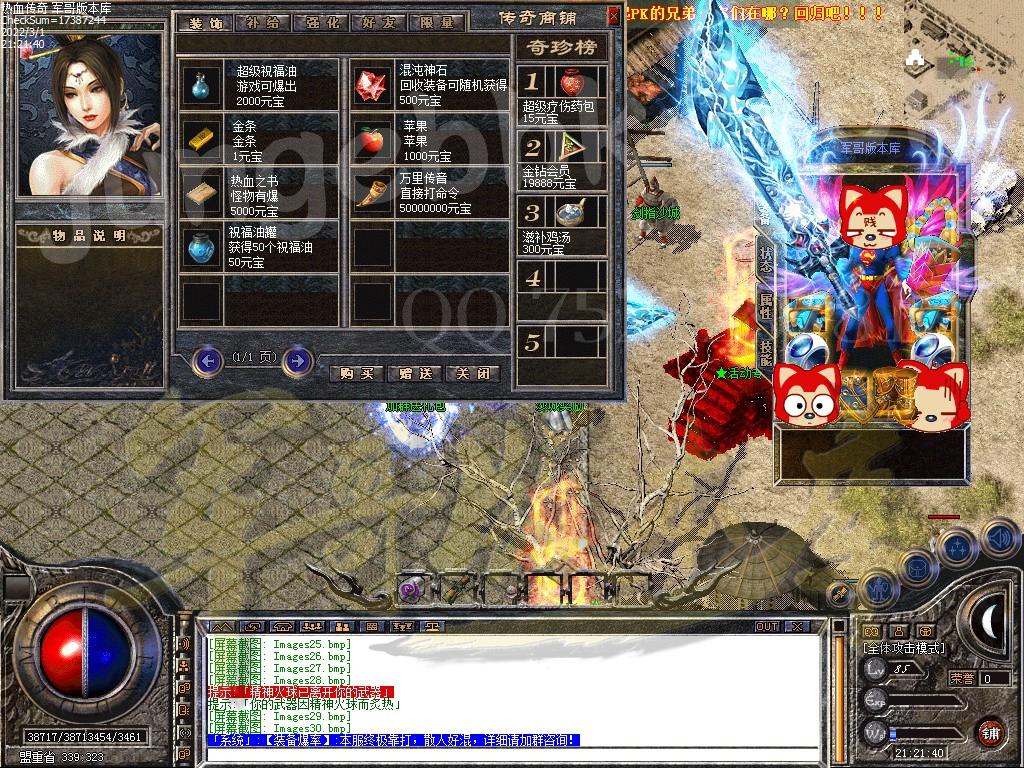The image size is (1024, 768).
Task: Select the 苹果 apple item
Action: (373, 139)
